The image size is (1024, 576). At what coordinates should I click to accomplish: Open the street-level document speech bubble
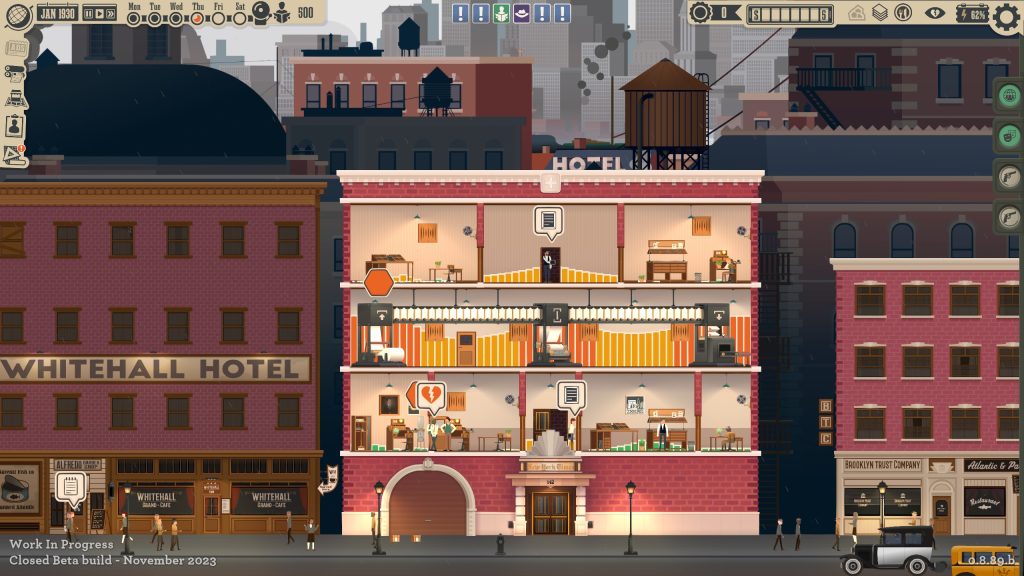click(72, 487)
